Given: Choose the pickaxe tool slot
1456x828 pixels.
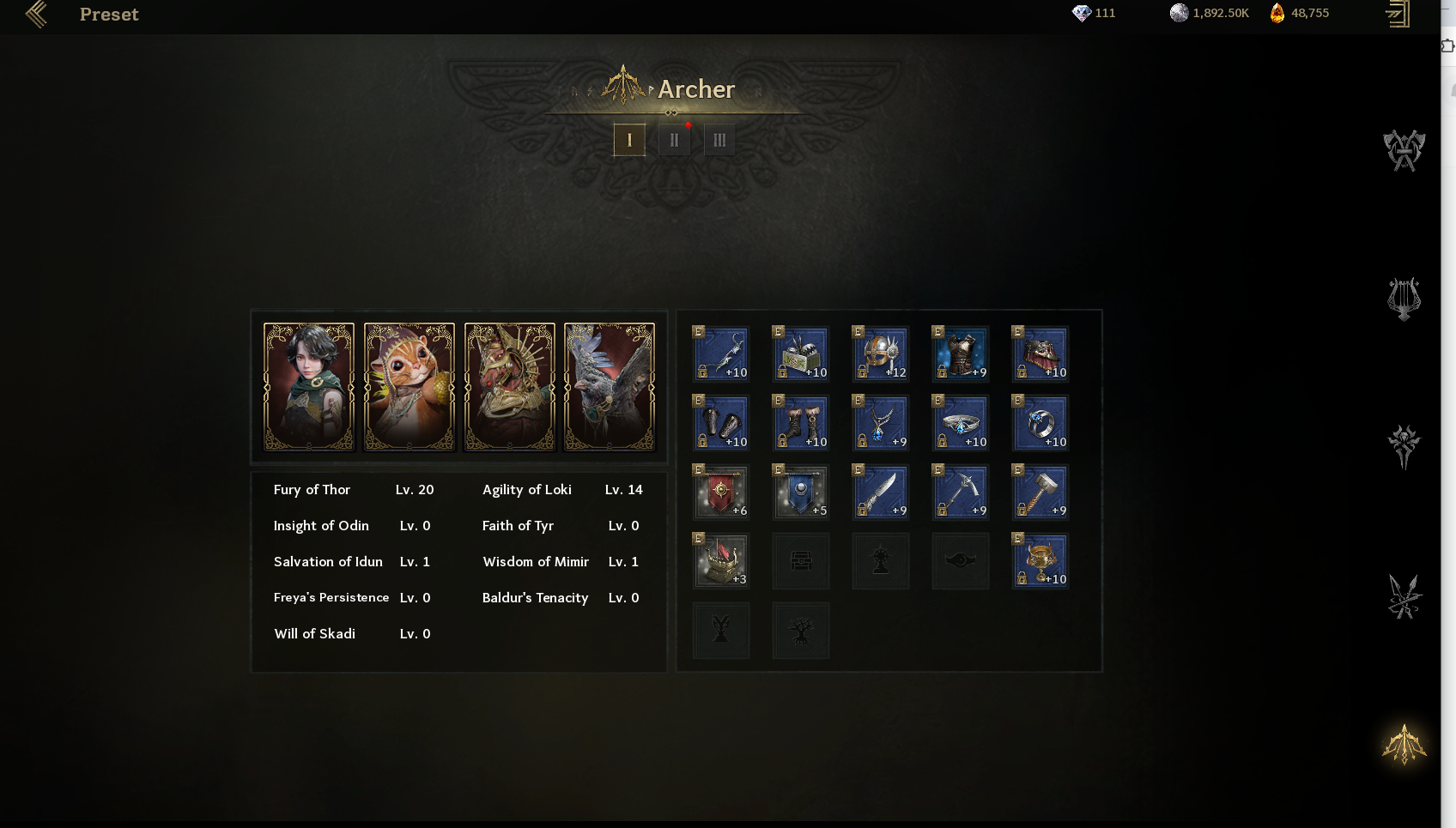Looking at the screenshot, I should tap(961, 492).
